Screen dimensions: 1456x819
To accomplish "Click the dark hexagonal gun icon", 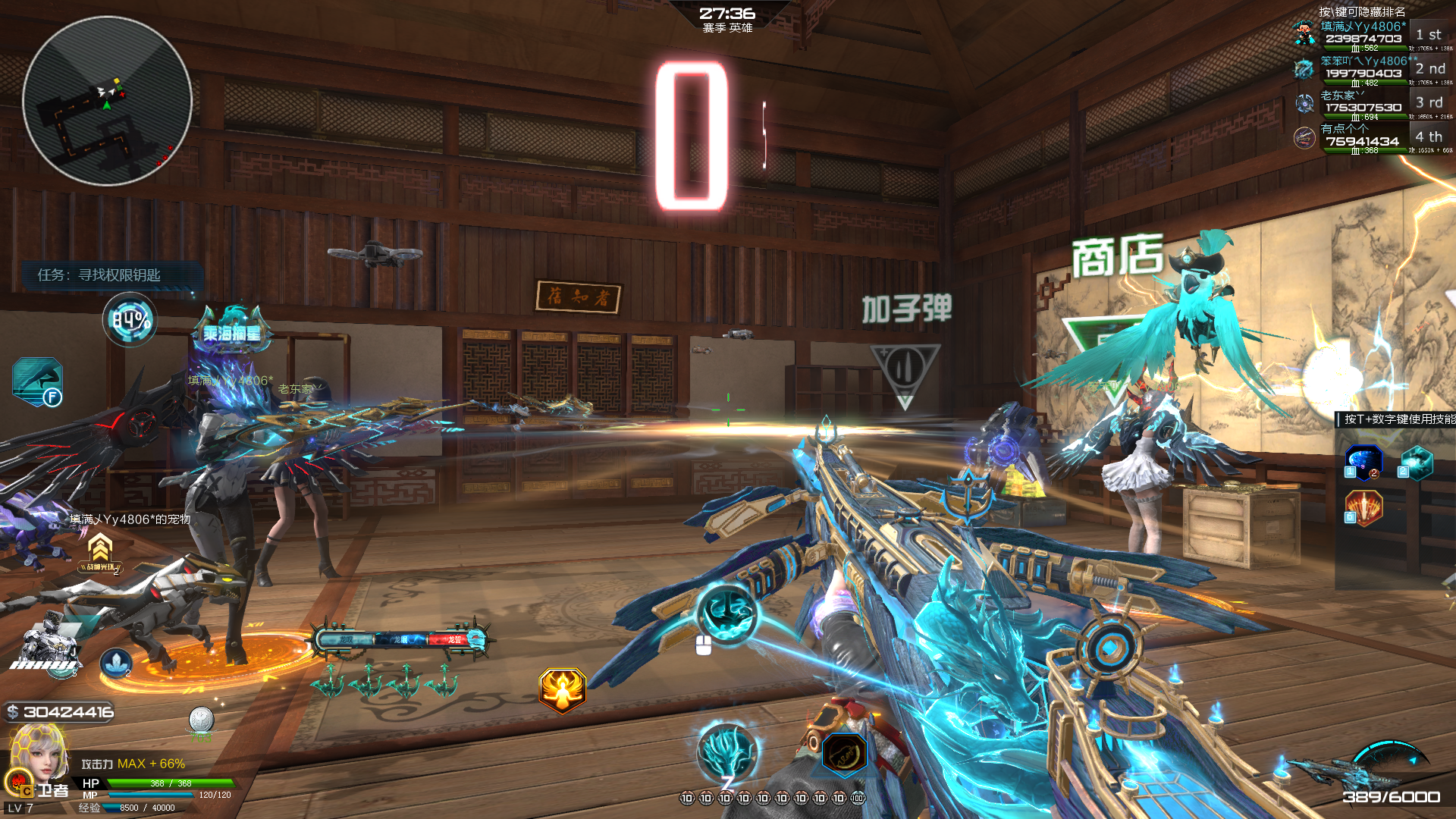I will 844,755.
